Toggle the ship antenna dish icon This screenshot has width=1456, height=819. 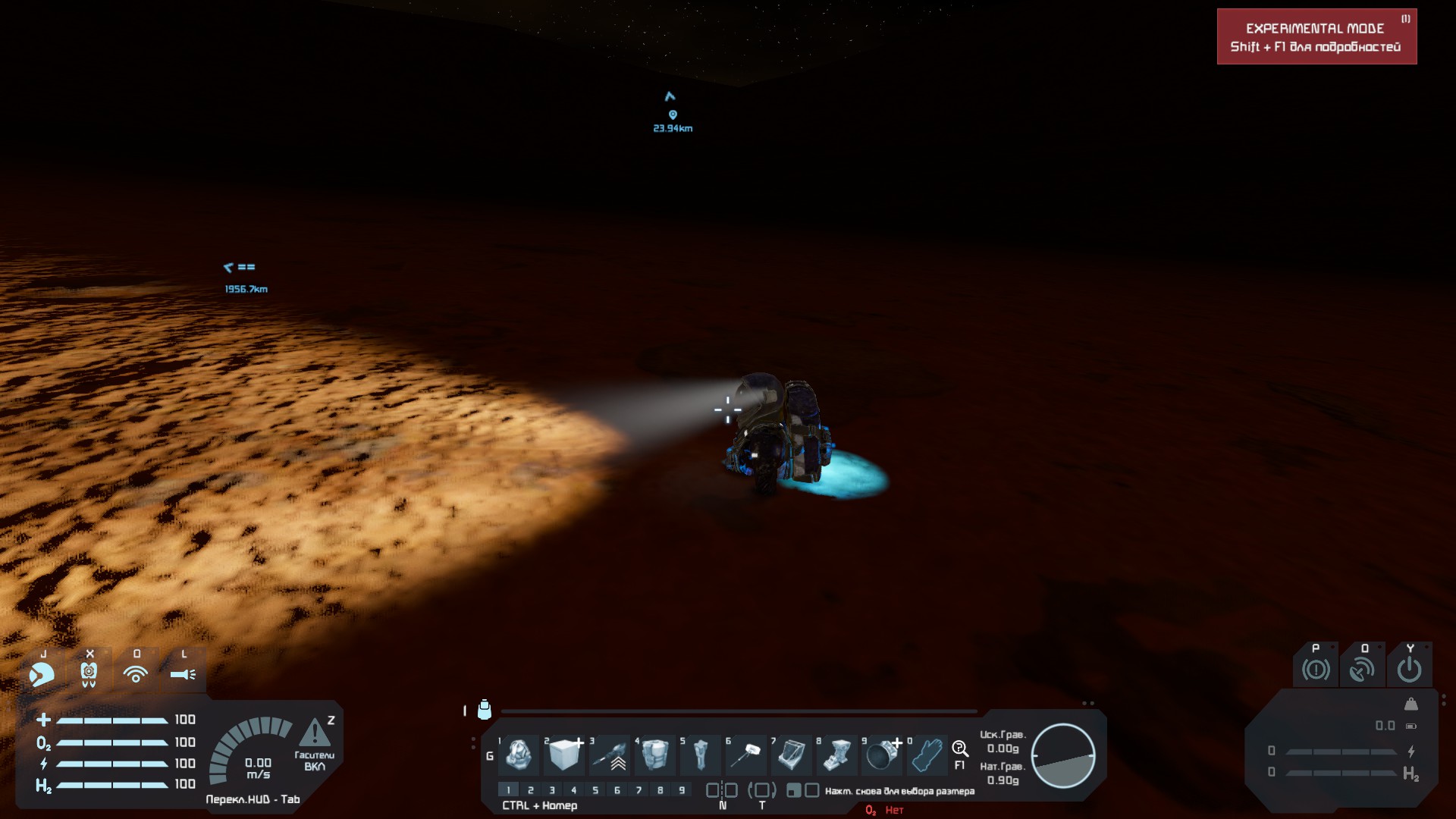point(1362,670)
